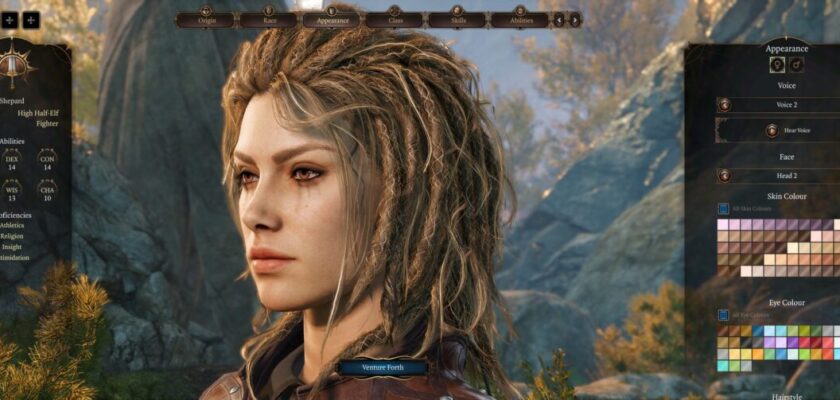Screen dimensions: 840x400
Task: Switch to the Origin tab
Action: click(x=206, y=19)
